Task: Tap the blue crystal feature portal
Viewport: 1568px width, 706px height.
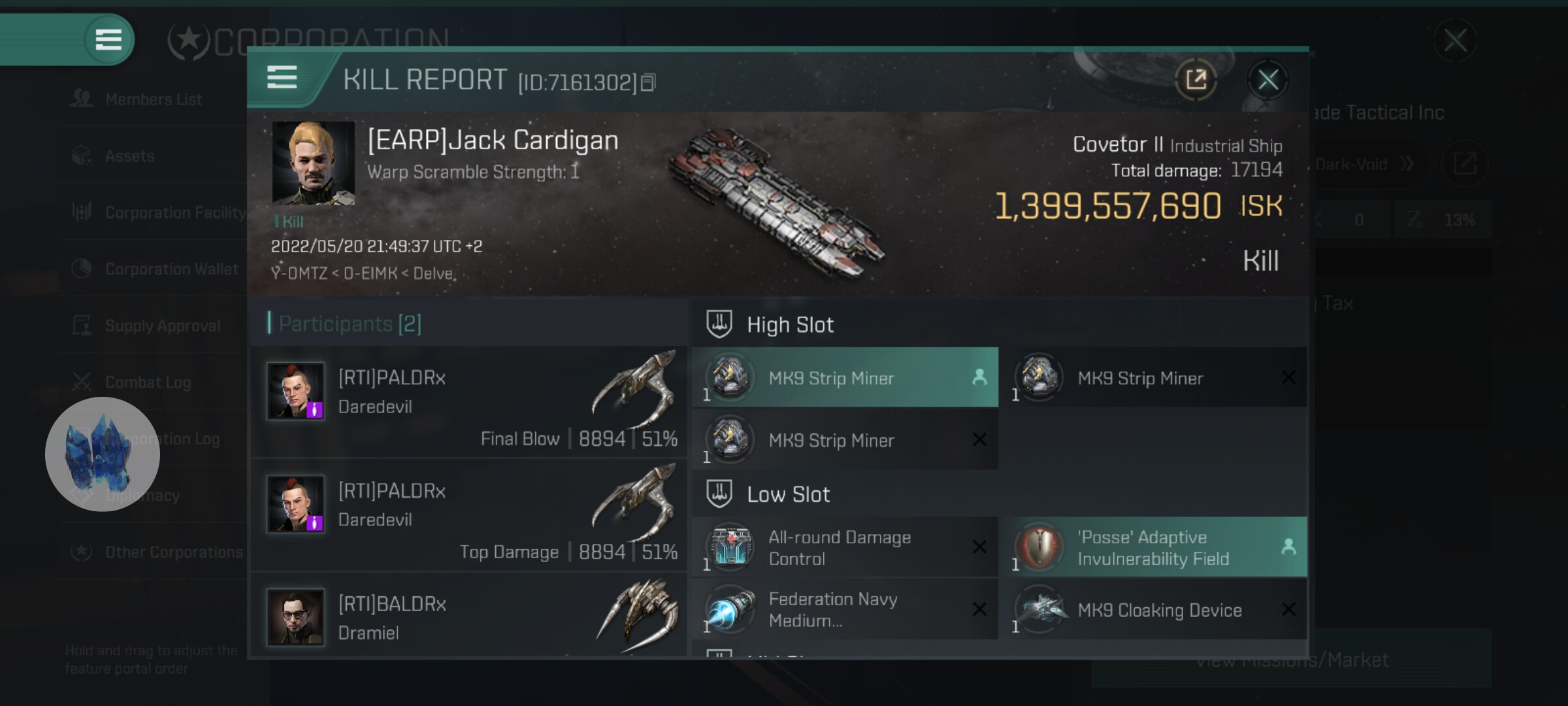Action: pos(103,454)
